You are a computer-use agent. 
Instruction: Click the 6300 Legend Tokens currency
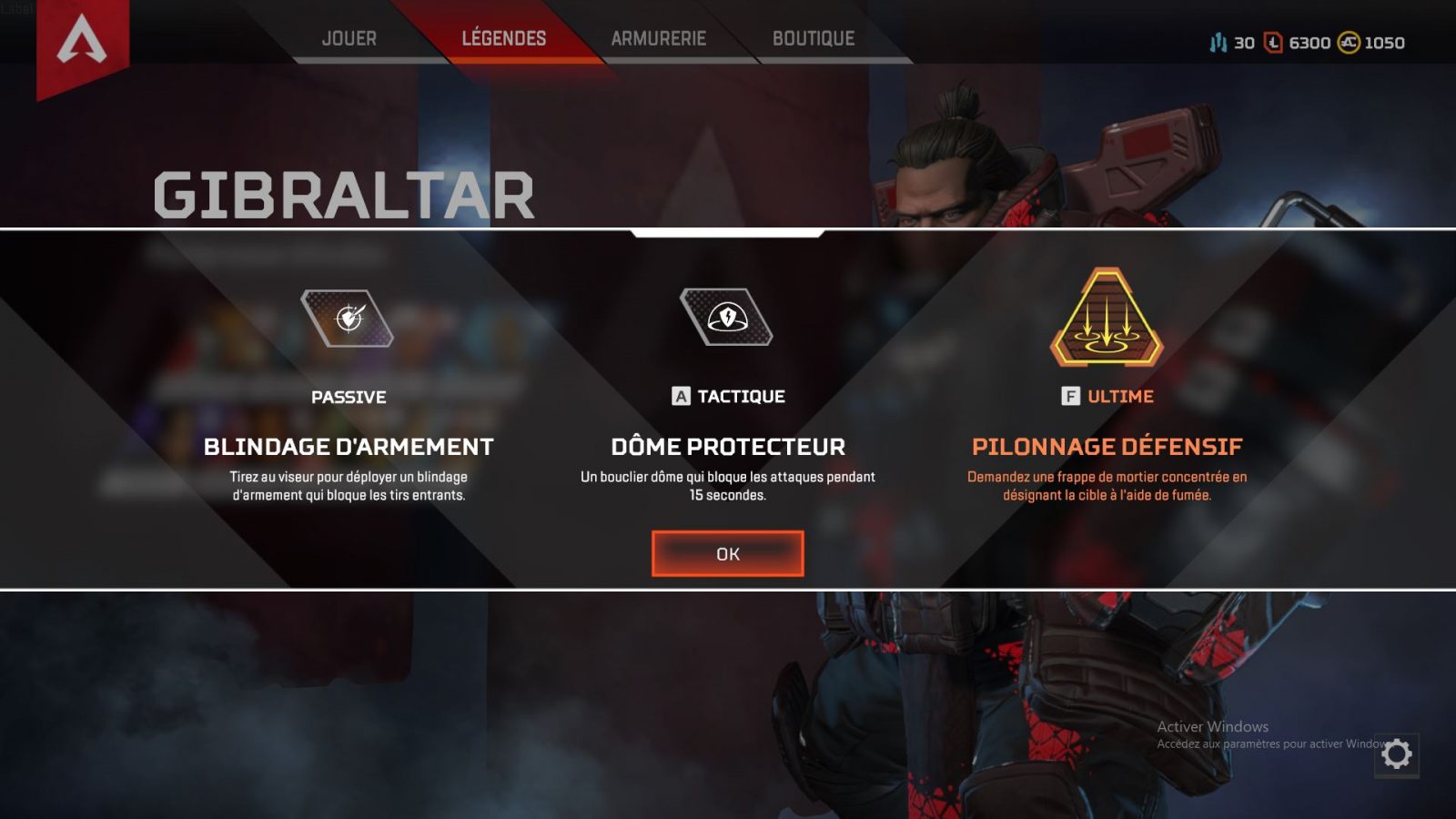click(x=1299, y=43)
